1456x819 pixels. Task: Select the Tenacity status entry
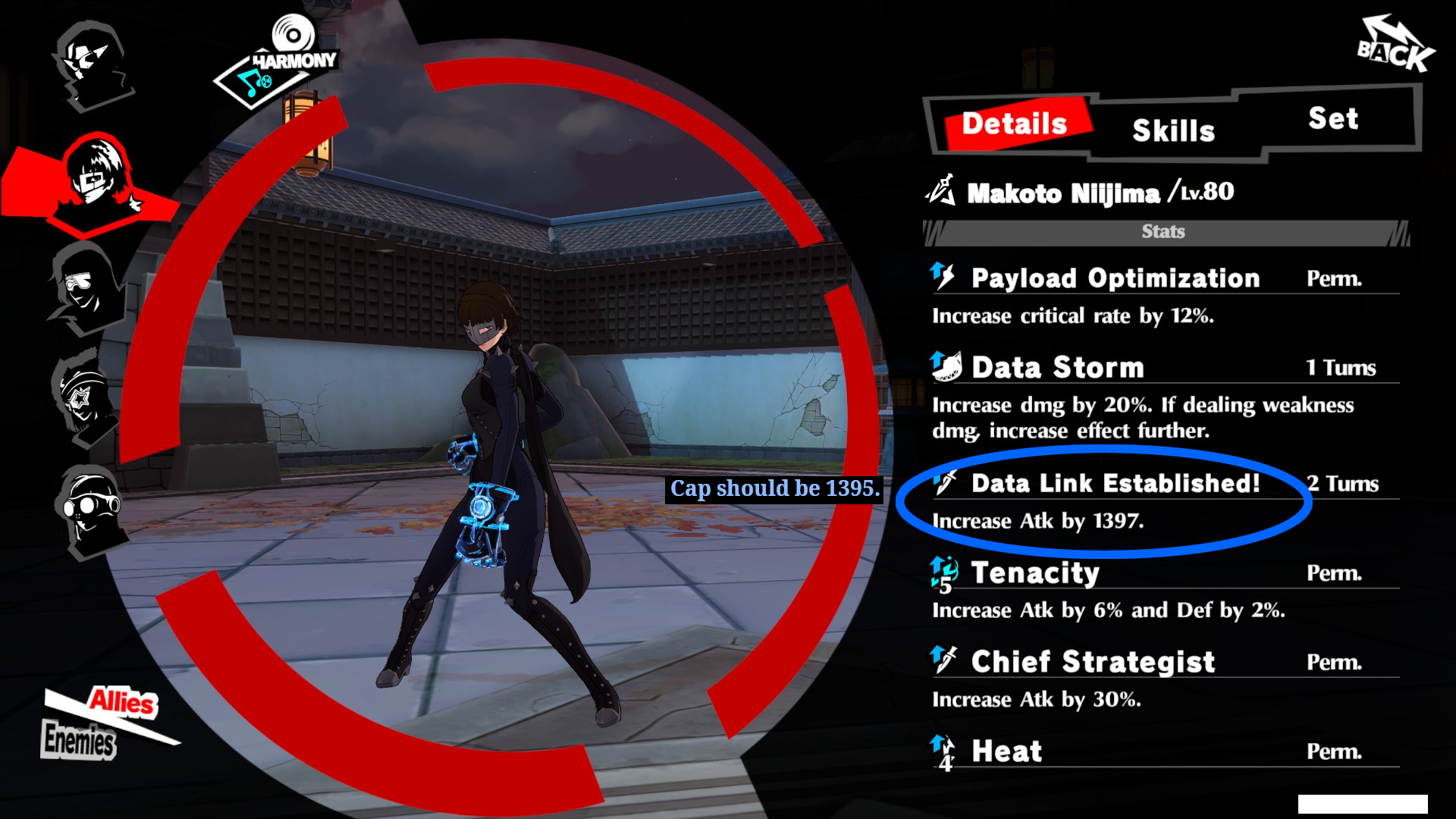(x=1034, y=573)
